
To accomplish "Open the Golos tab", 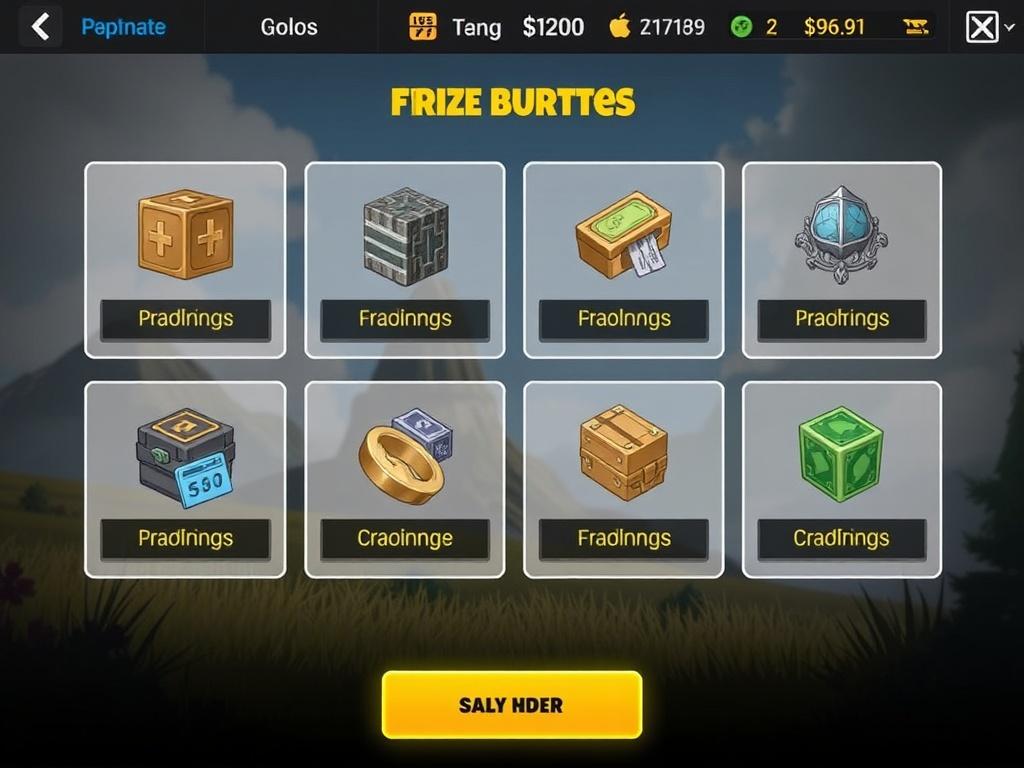I will (289, 27).
